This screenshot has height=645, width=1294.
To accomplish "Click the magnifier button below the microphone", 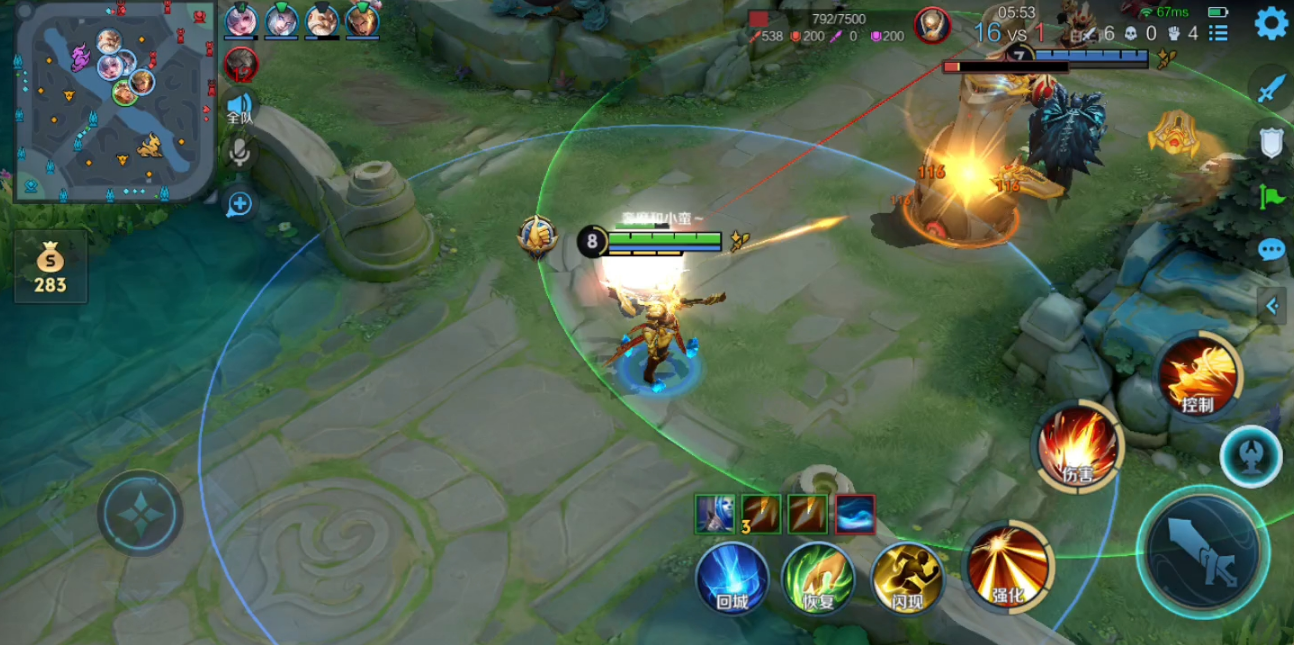I will [240, 205].
